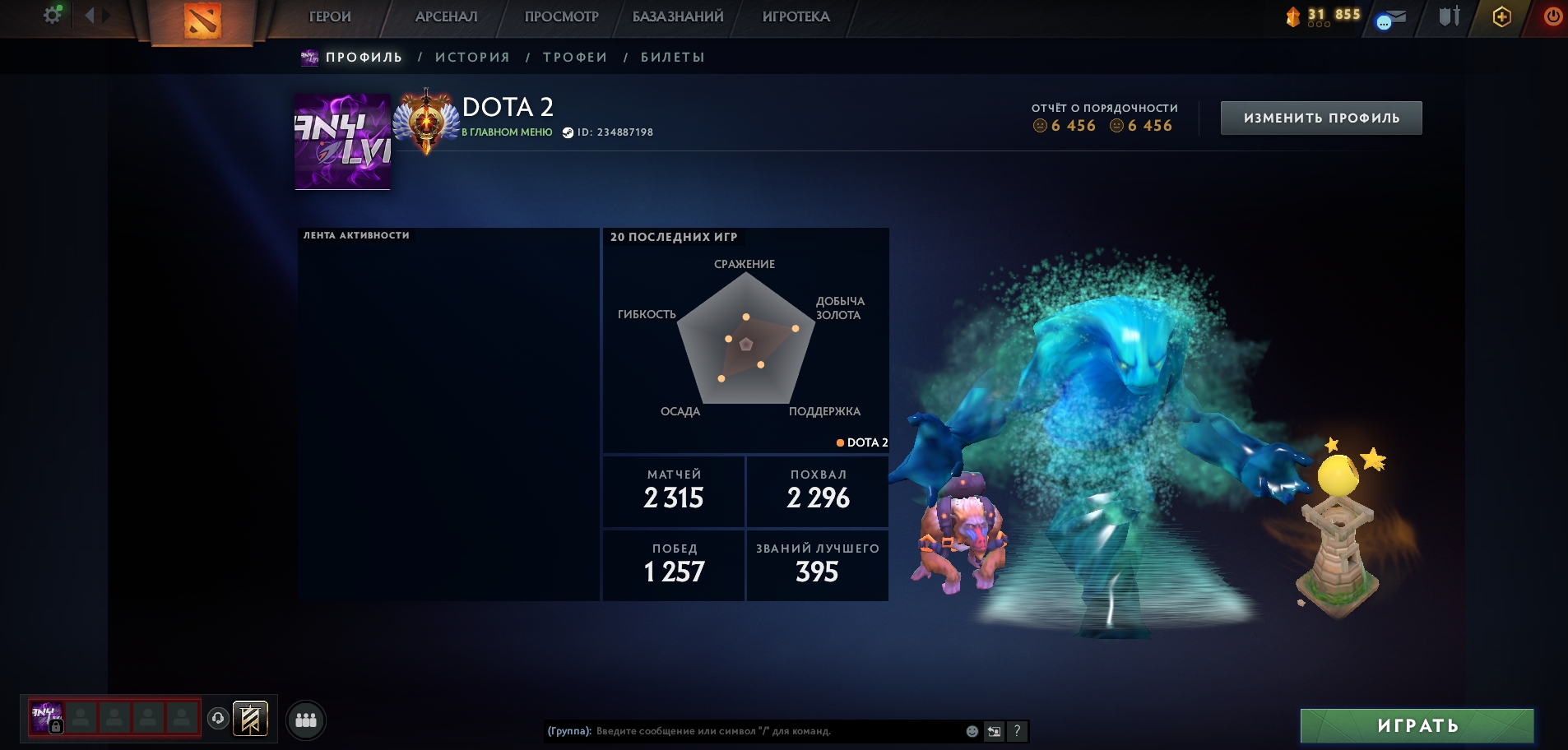Click the shield and sword icon
Image resolution: width=1568 pixels, height=750 pixels.
(1449, 16)
